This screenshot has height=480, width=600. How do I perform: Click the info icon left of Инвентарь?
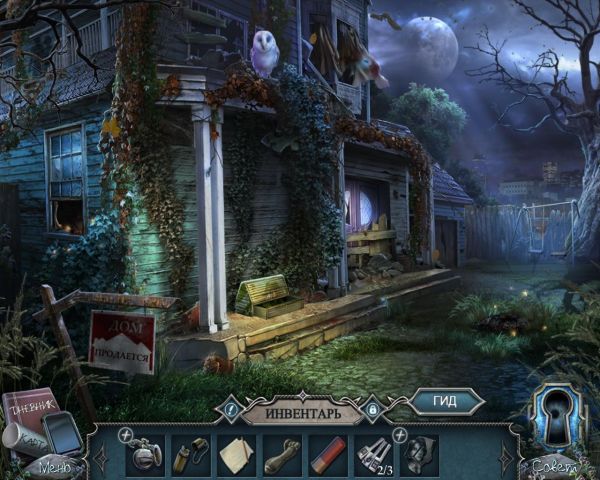coord(230,409)
